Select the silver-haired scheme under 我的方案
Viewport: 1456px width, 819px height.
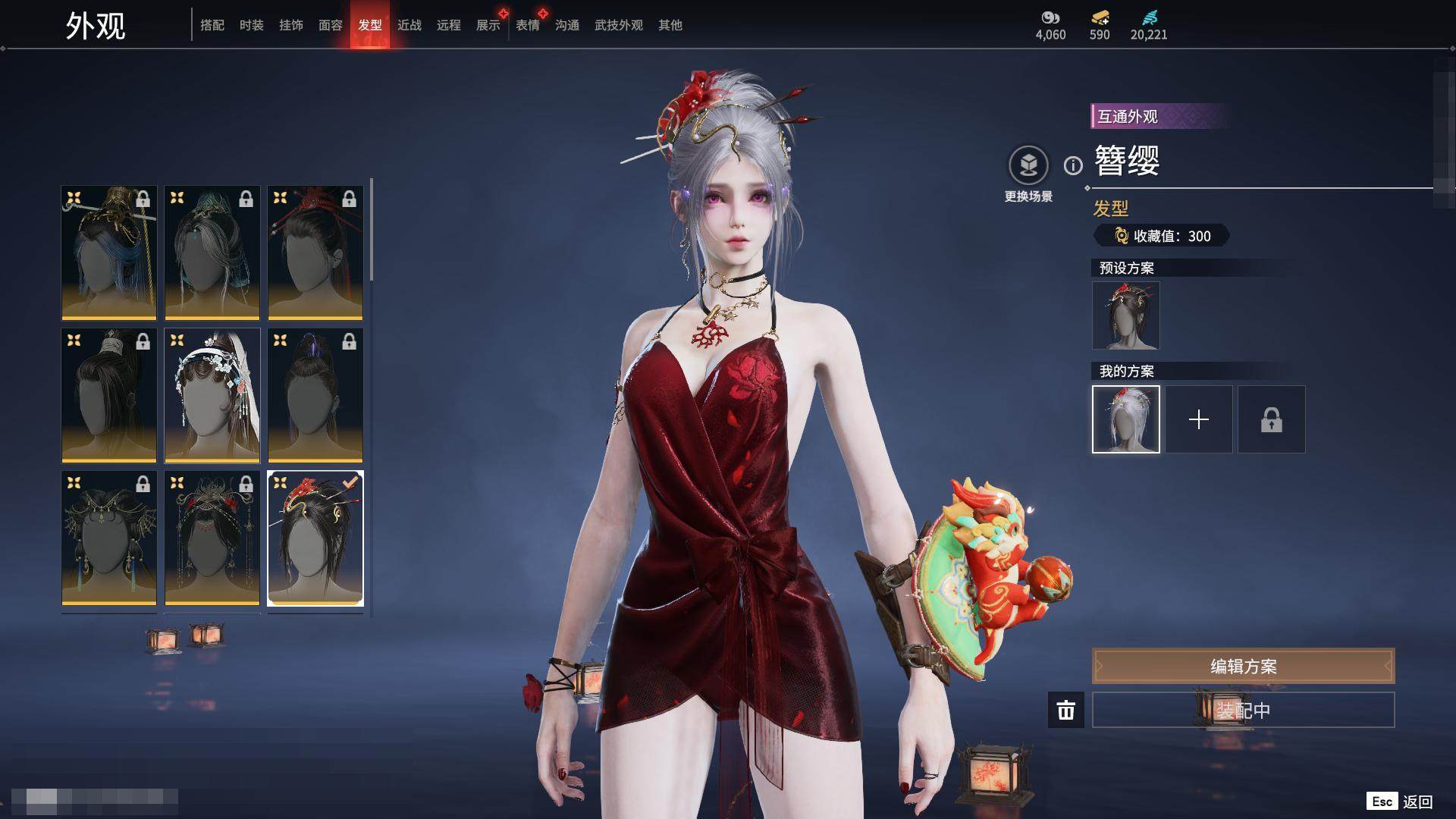point(1125,419)
